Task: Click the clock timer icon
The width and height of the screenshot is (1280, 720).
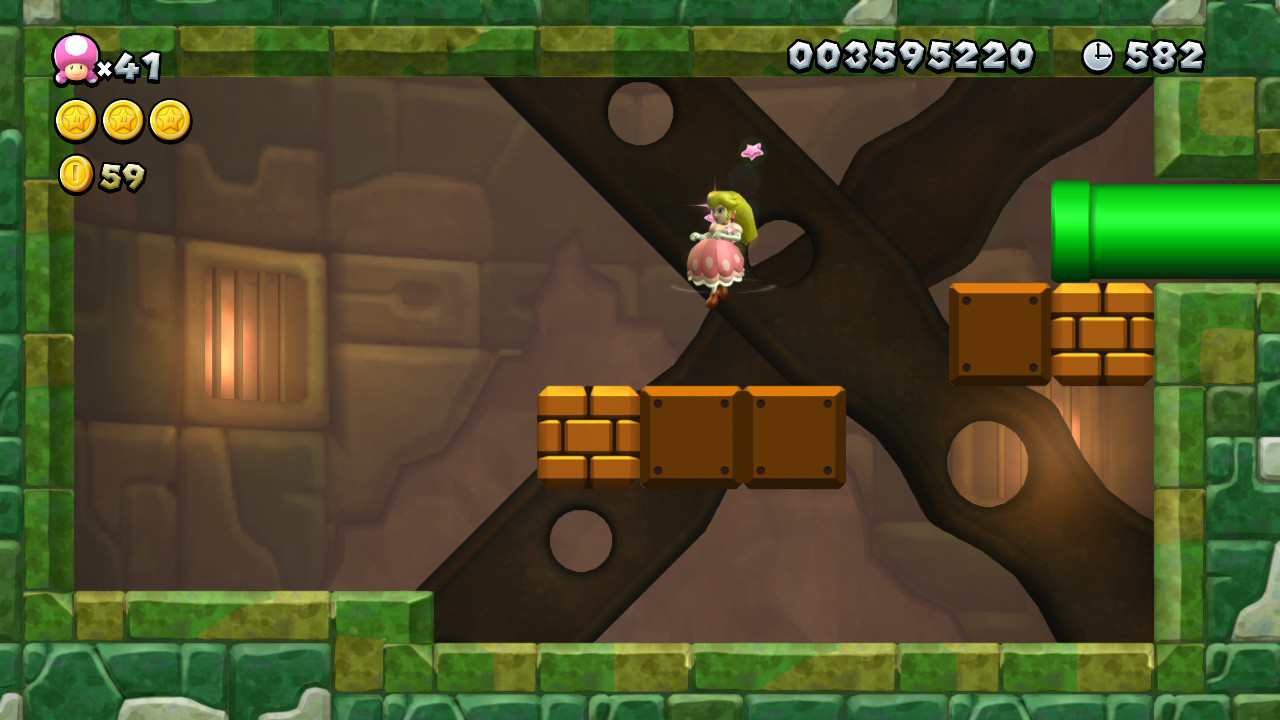Action: [x=1100, y=58]
